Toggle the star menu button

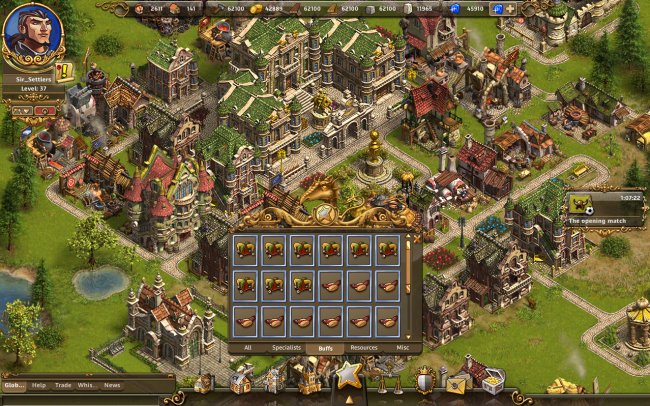pos(348,377)
